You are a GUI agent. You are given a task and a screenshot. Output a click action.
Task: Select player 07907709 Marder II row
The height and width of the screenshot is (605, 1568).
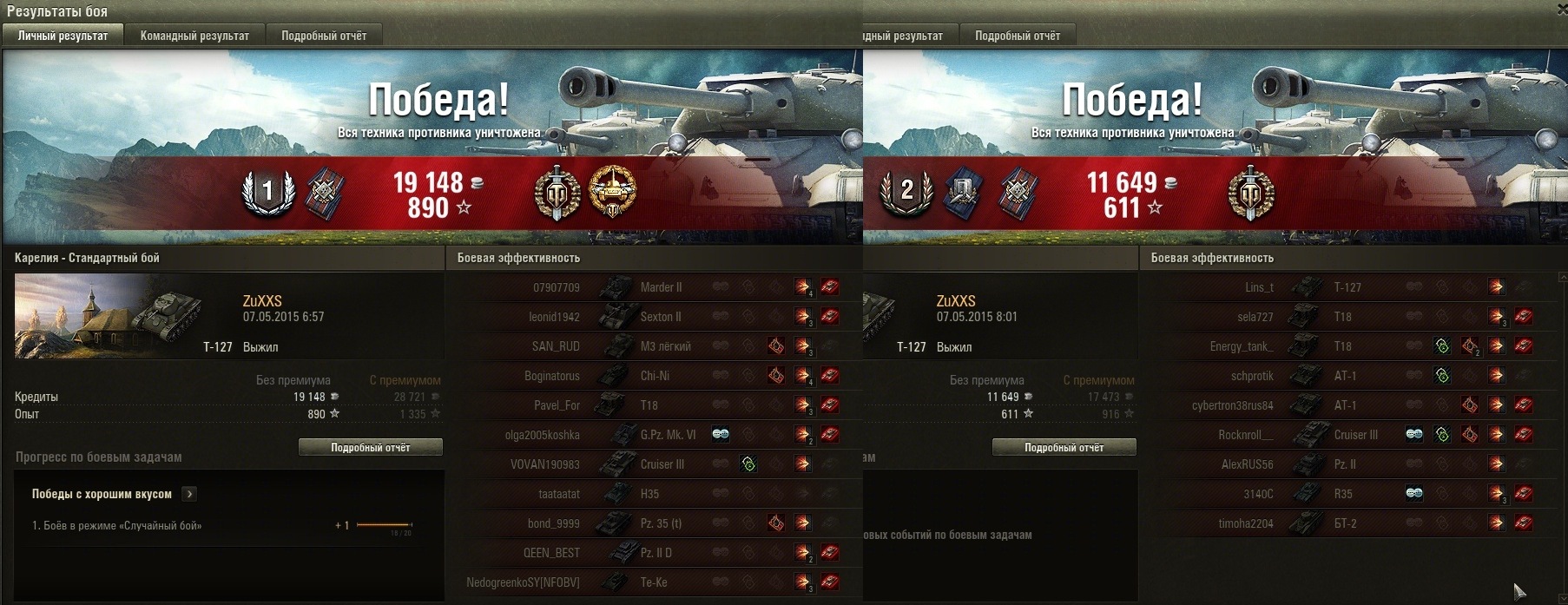[x=651, y=287]
